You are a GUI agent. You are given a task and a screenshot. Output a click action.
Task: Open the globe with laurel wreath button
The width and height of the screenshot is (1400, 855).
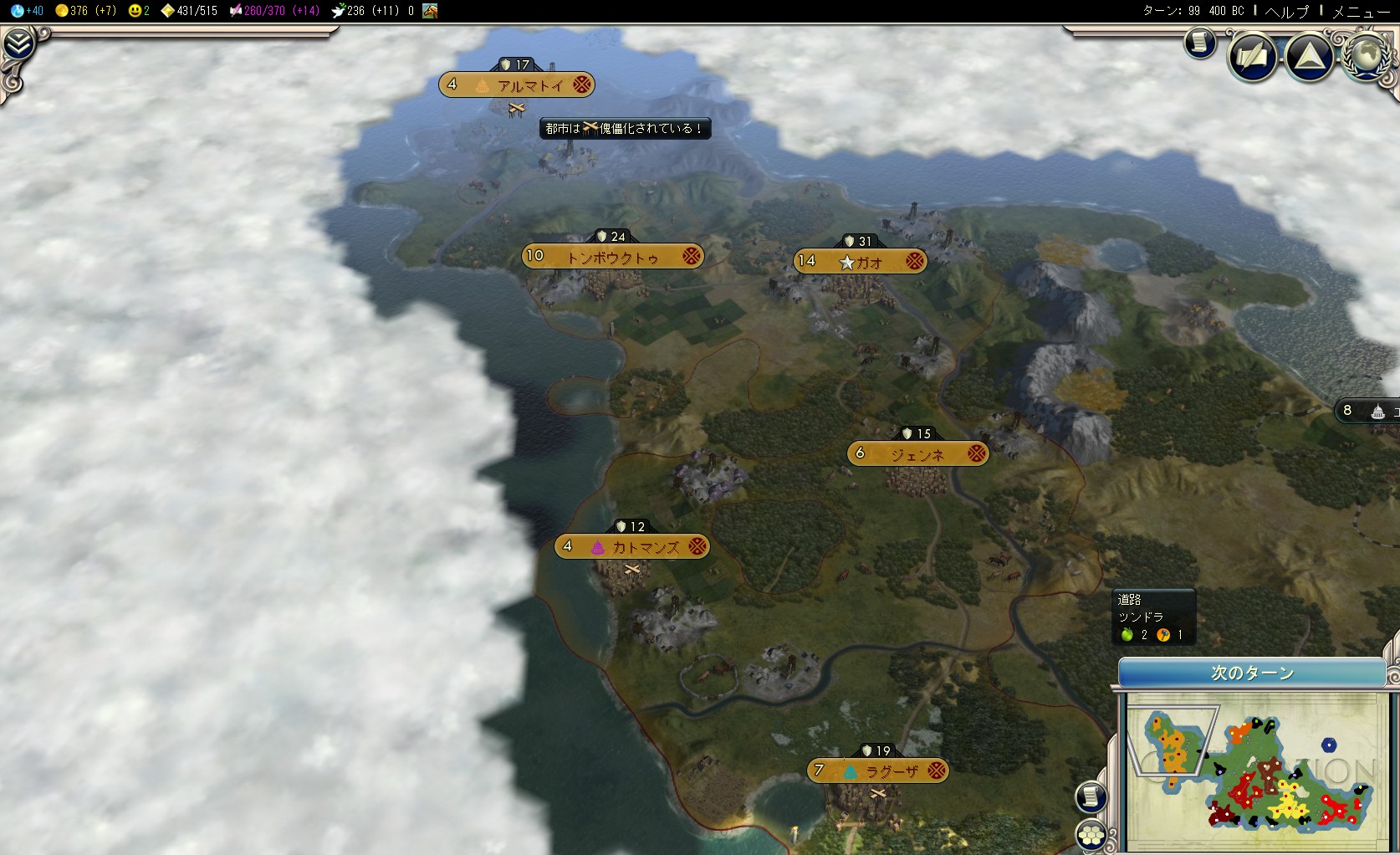point(1367,55)
